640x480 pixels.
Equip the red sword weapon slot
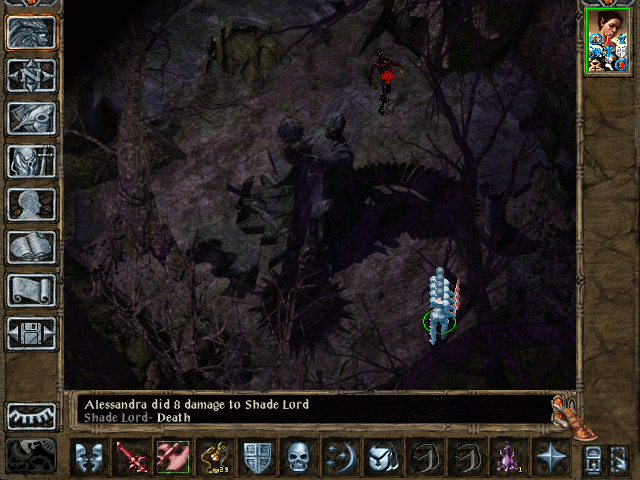click(131, 457)
